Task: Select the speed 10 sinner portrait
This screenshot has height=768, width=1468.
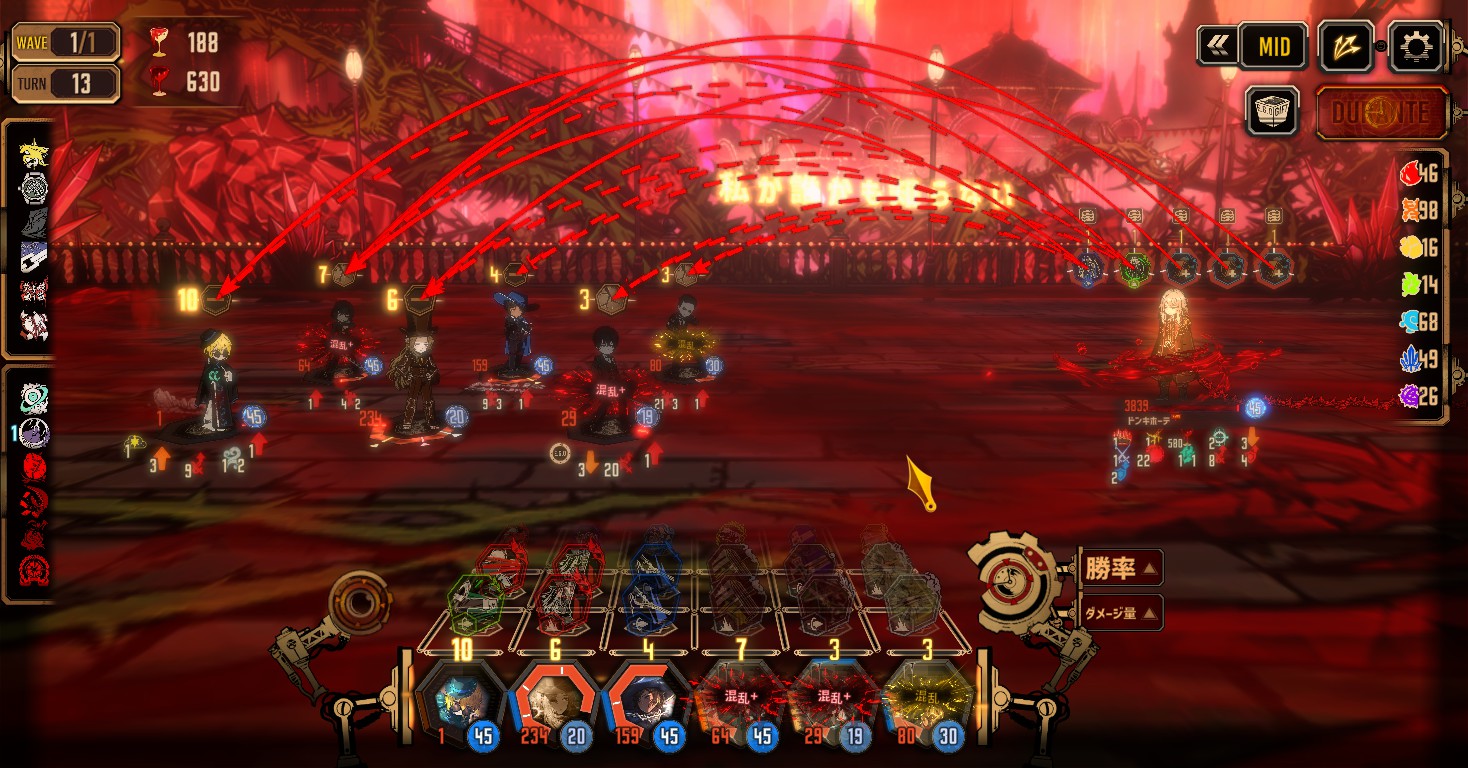Action: coord(461,701)
